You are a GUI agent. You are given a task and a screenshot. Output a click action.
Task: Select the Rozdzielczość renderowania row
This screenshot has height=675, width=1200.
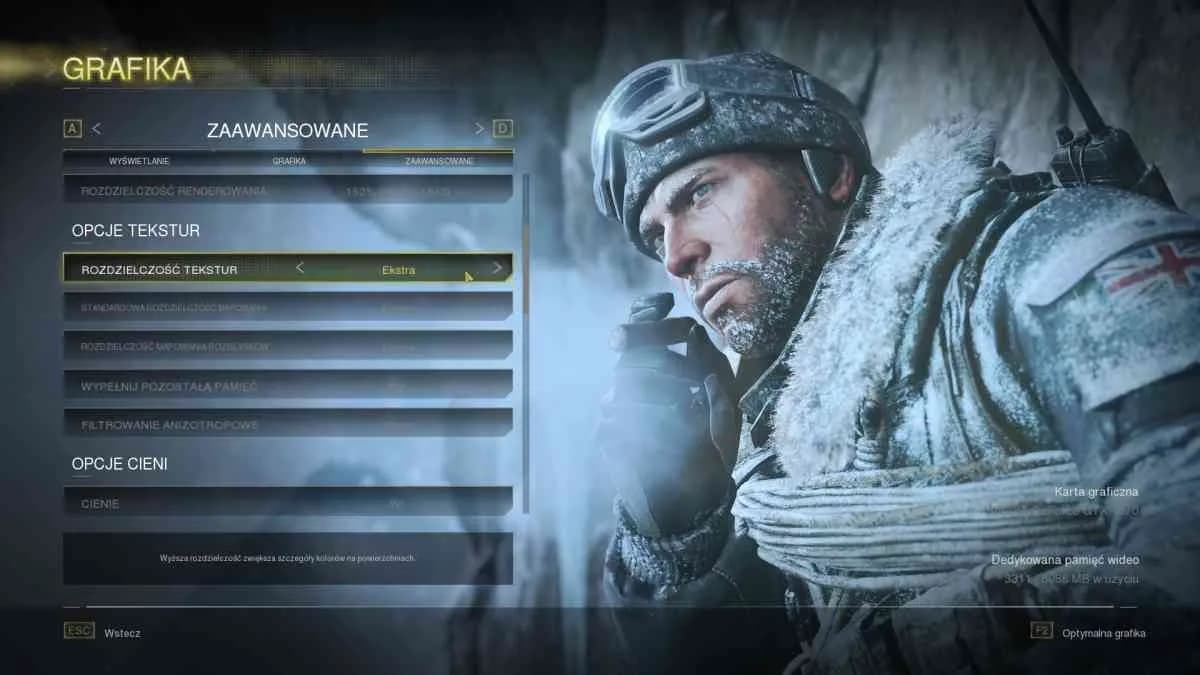point(288,190)
